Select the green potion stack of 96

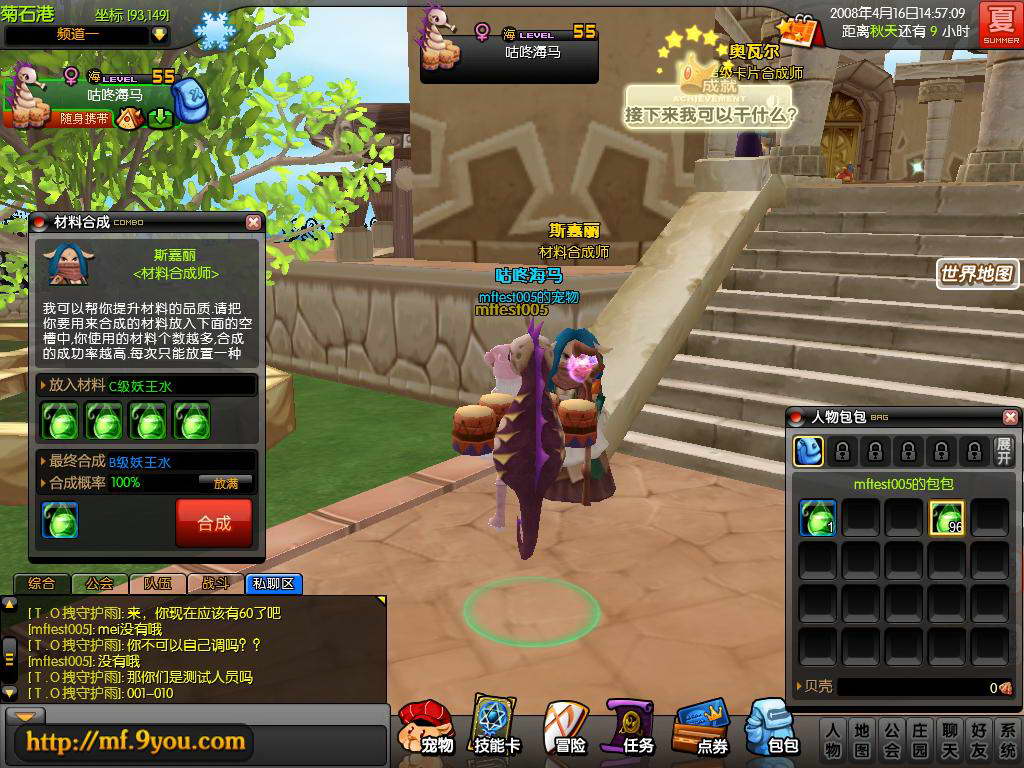947,518
